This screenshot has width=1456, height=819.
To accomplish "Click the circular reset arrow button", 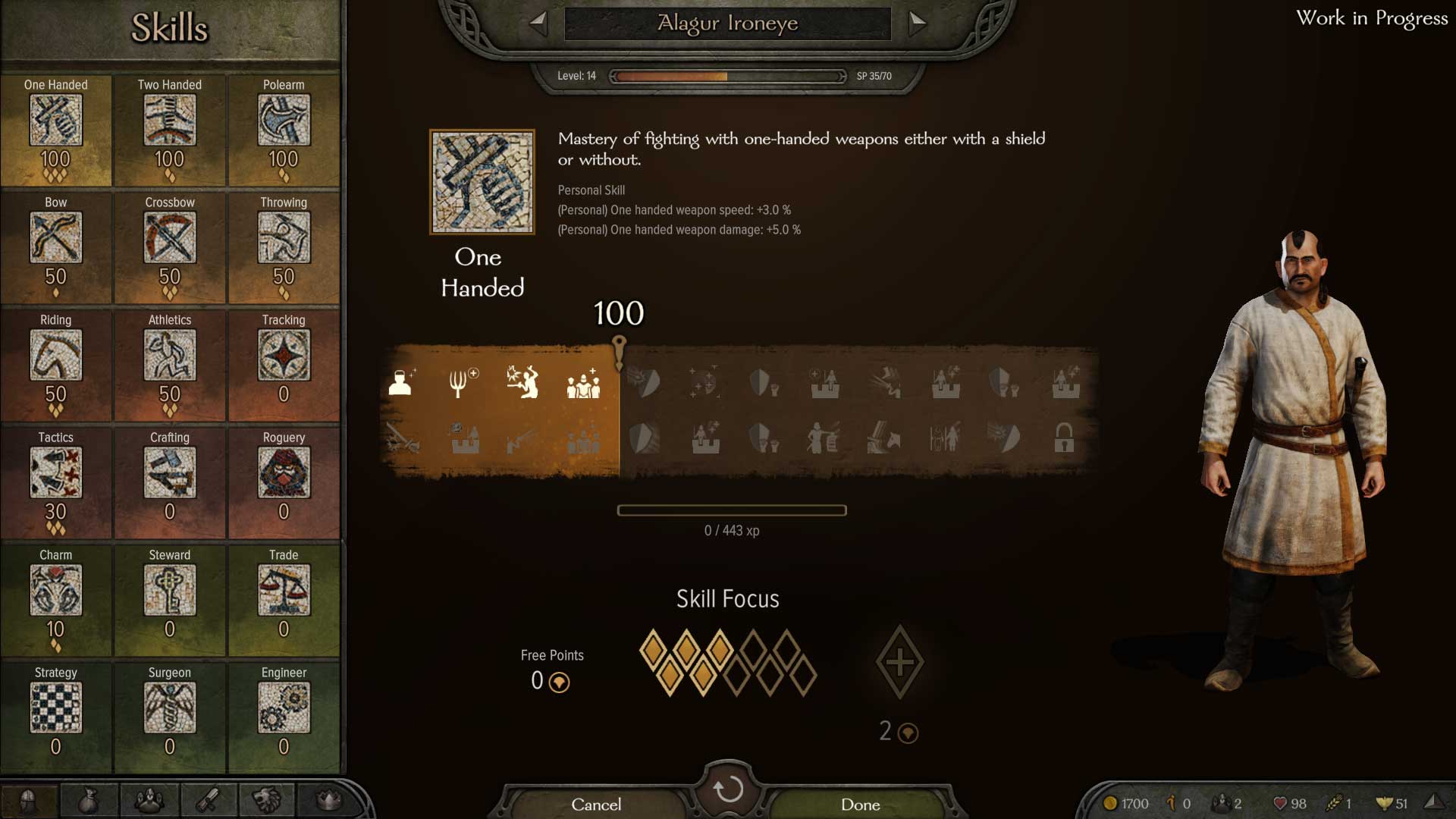I will coord(728,789).
